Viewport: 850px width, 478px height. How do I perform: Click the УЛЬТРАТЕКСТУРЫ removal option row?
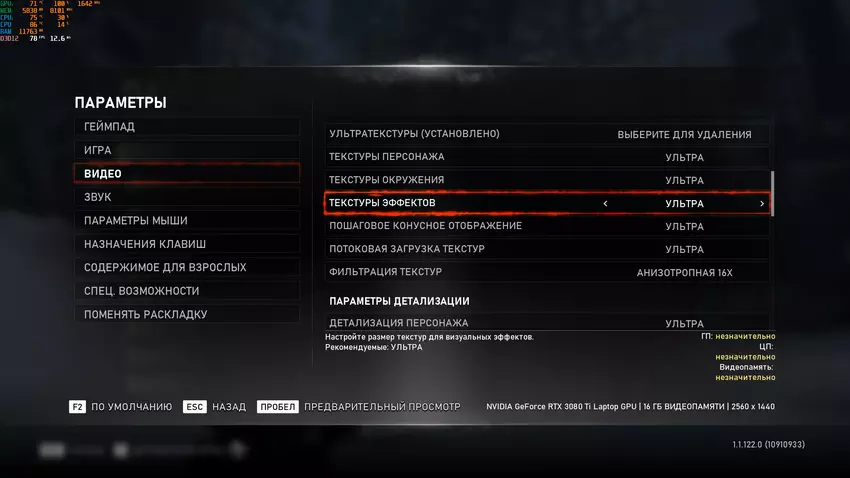click(x=548, y=134)
